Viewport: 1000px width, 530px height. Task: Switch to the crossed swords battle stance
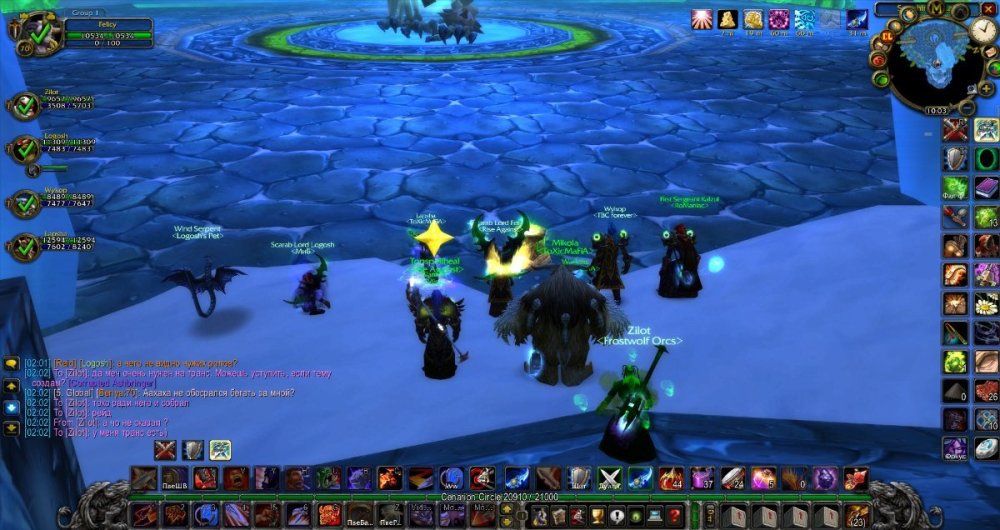165,450
